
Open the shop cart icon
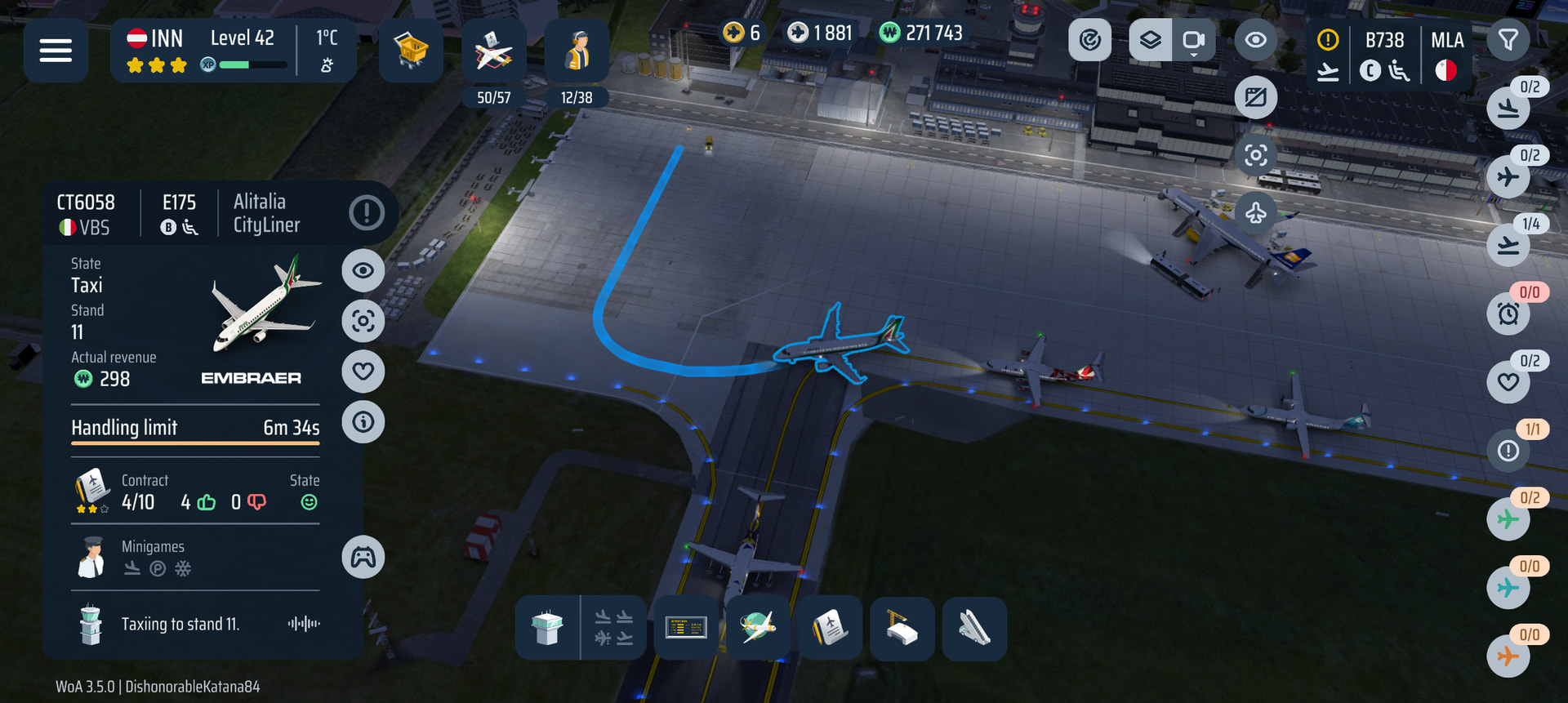[x=411, y=51]
